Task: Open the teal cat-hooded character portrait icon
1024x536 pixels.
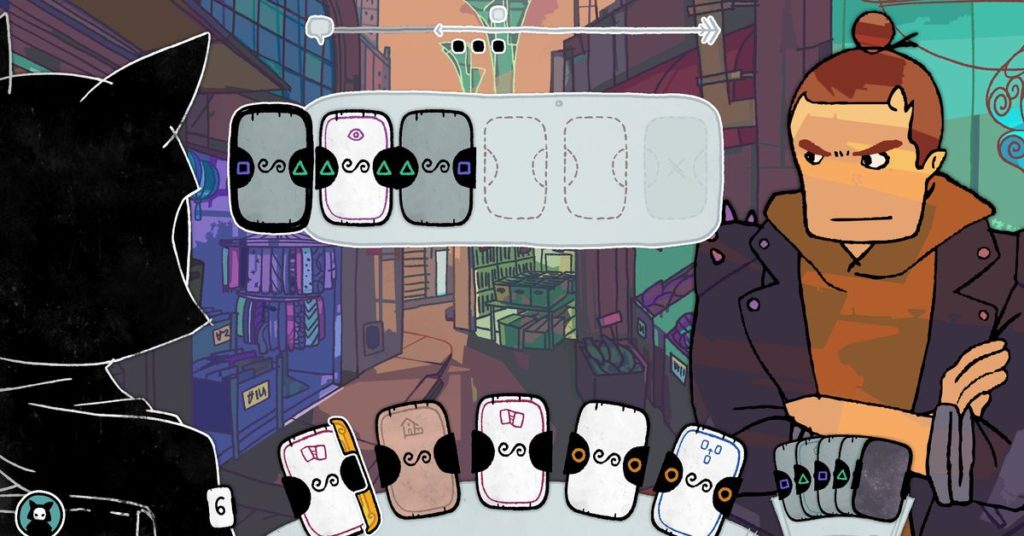Action: point(41,512)
